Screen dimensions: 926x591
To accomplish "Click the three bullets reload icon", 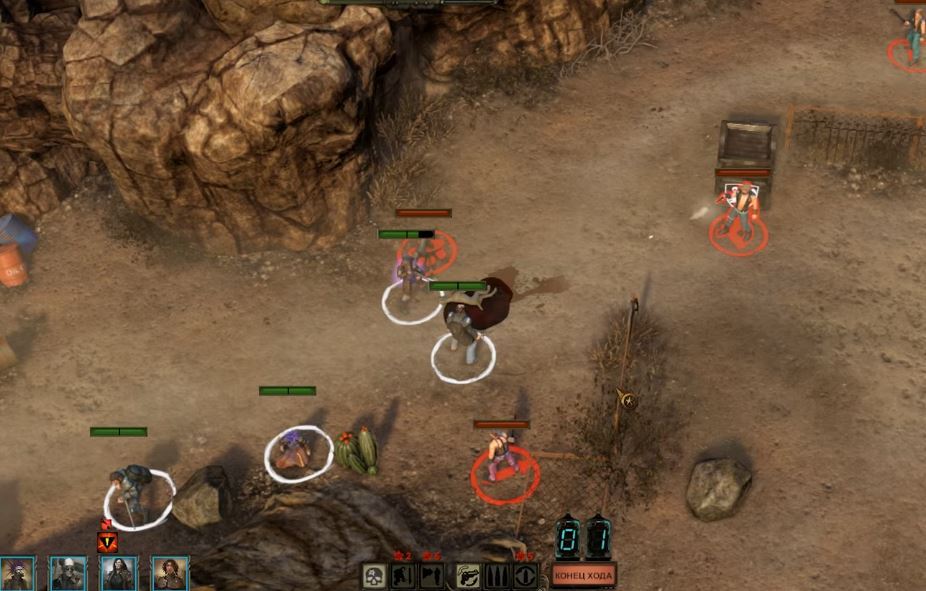I will (x=497, y=576).
